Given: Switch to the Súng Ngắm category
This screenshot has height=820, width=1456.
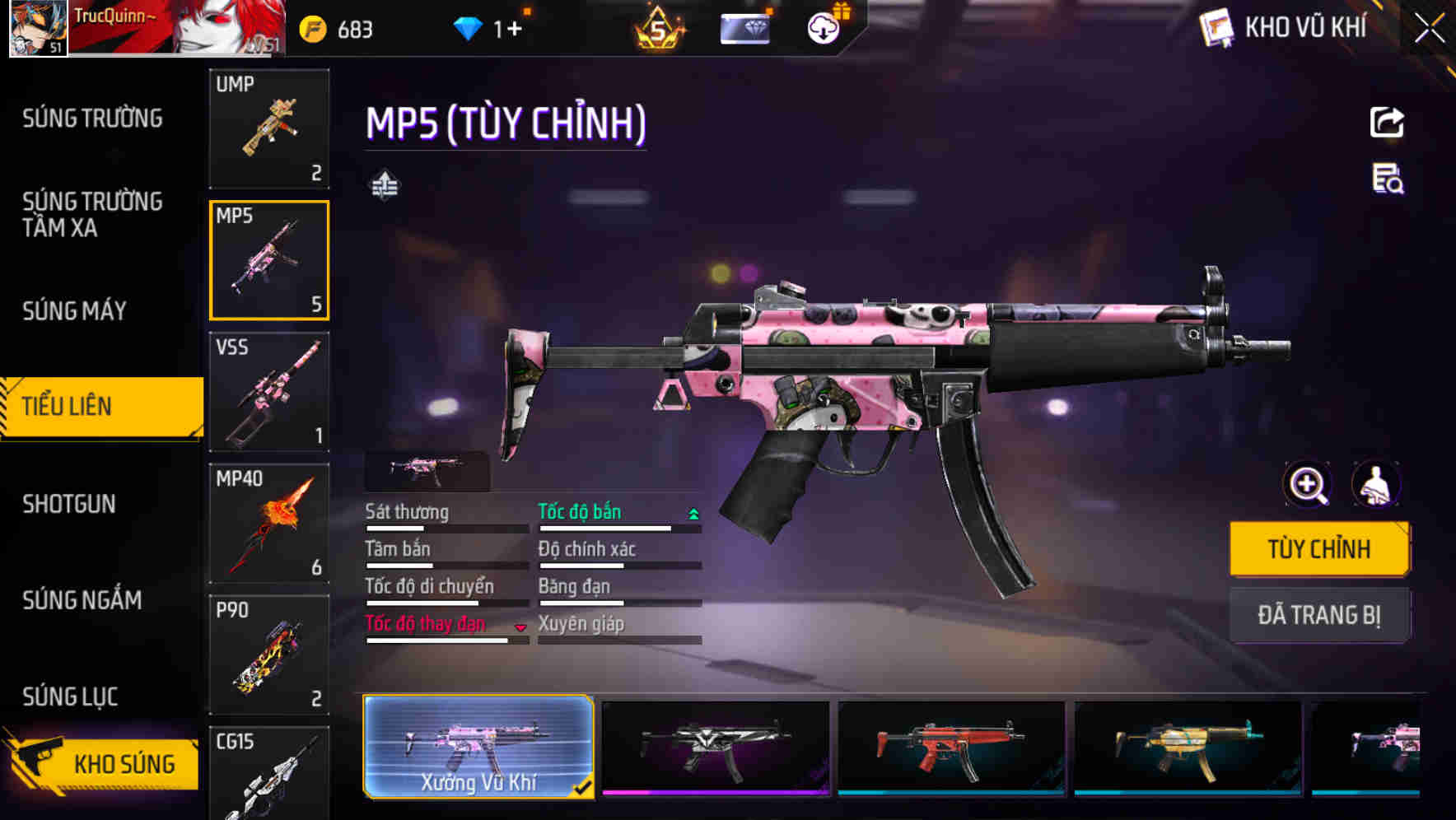Looking at the screenshot, I should (x=82, y=600).
